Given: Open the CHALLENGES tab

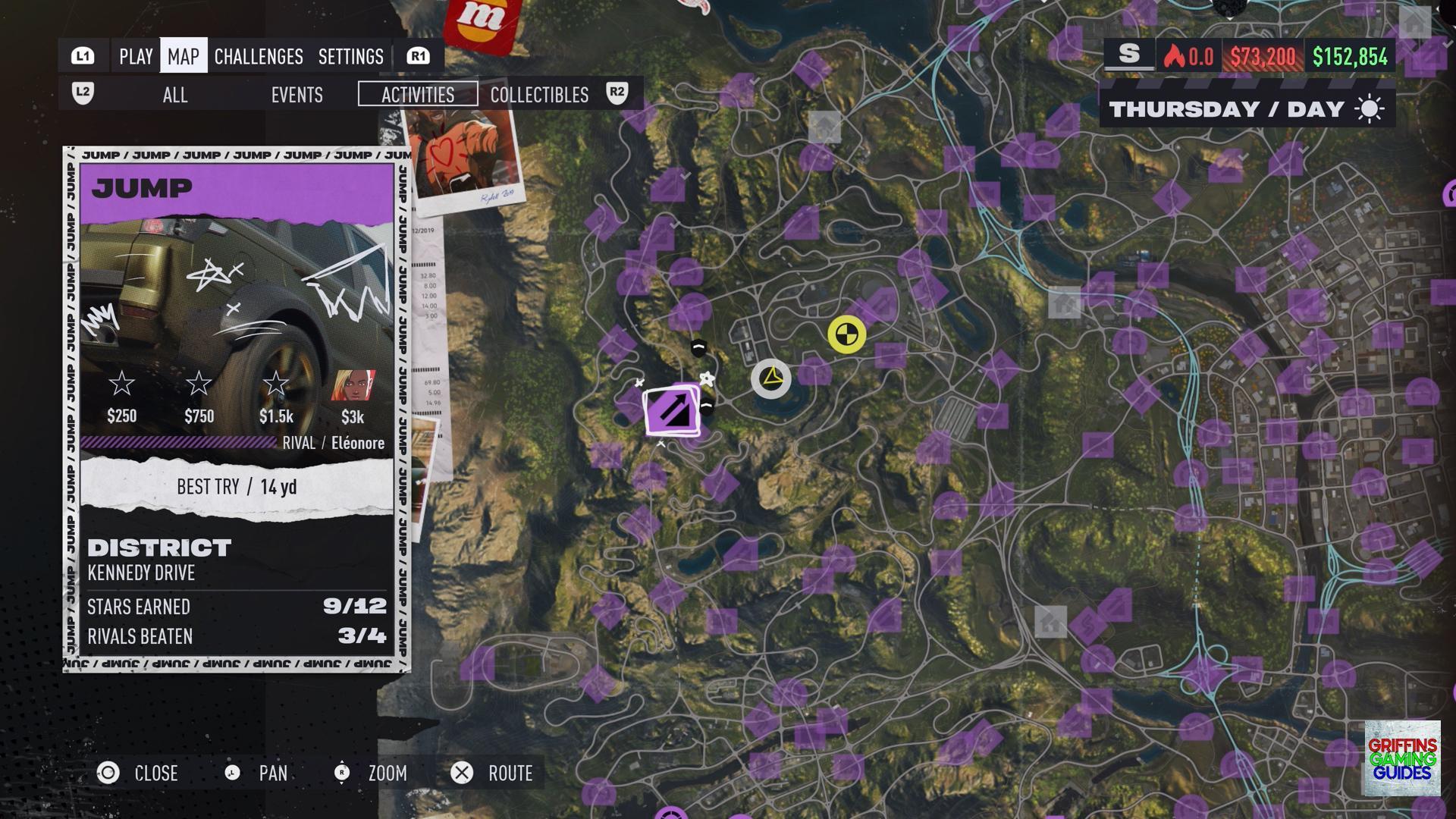Looking at the screenshot, I should [259, 57].
